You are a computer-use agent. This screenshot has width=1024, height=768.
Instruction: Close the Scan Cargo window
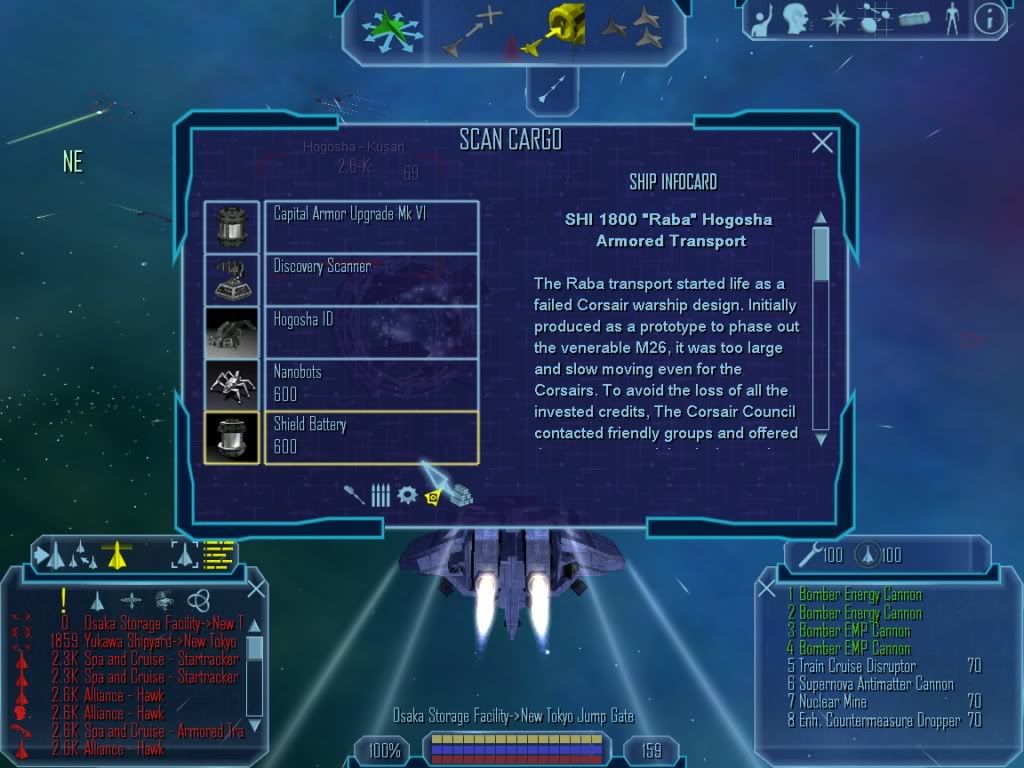point(822,143)
